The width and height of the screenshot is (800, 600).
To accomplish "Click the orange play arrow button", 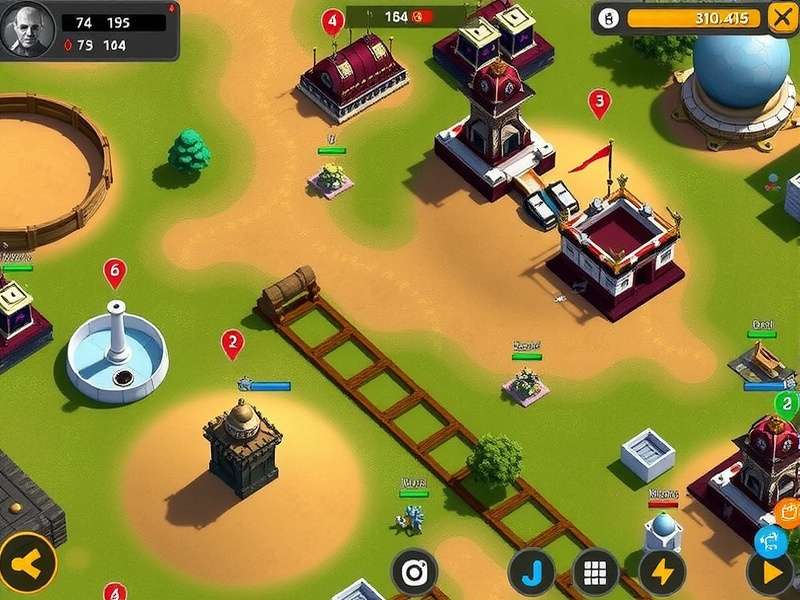I will [x=771, y=573].
